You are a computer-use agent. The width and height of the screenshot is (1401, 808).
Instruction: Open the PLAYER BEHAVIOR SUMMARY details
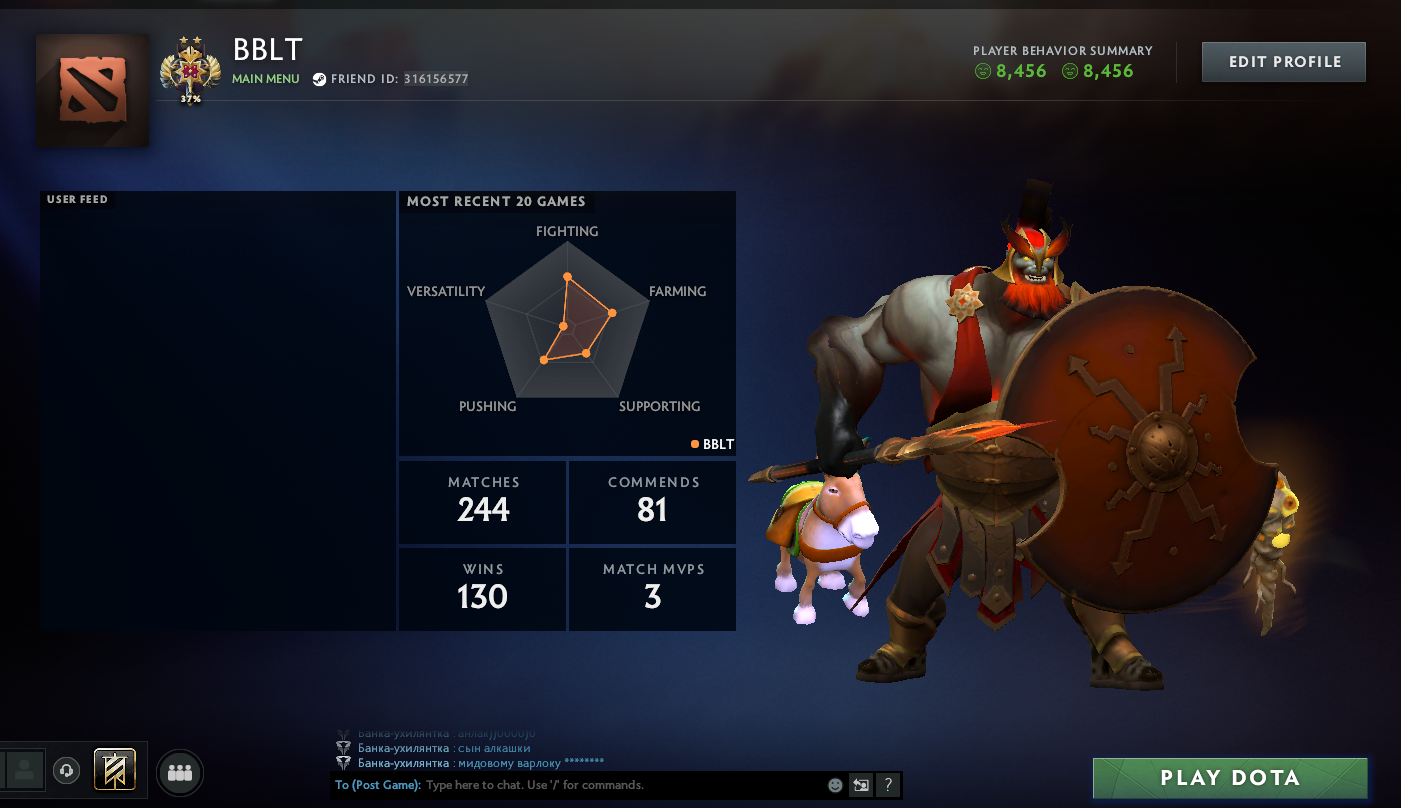point(1063,50)
